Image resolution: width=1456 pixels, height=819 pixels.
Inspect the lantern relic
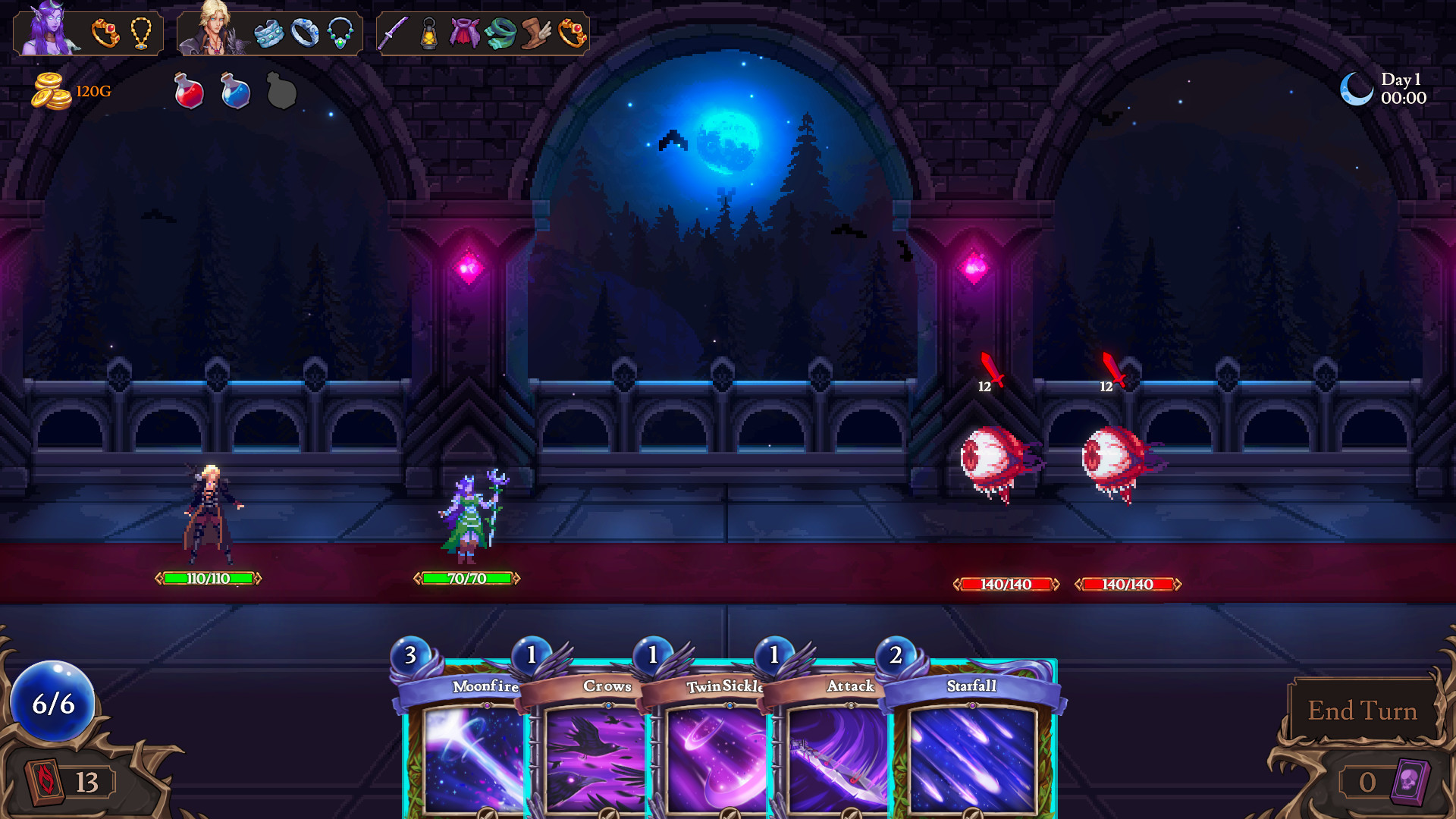429,33
